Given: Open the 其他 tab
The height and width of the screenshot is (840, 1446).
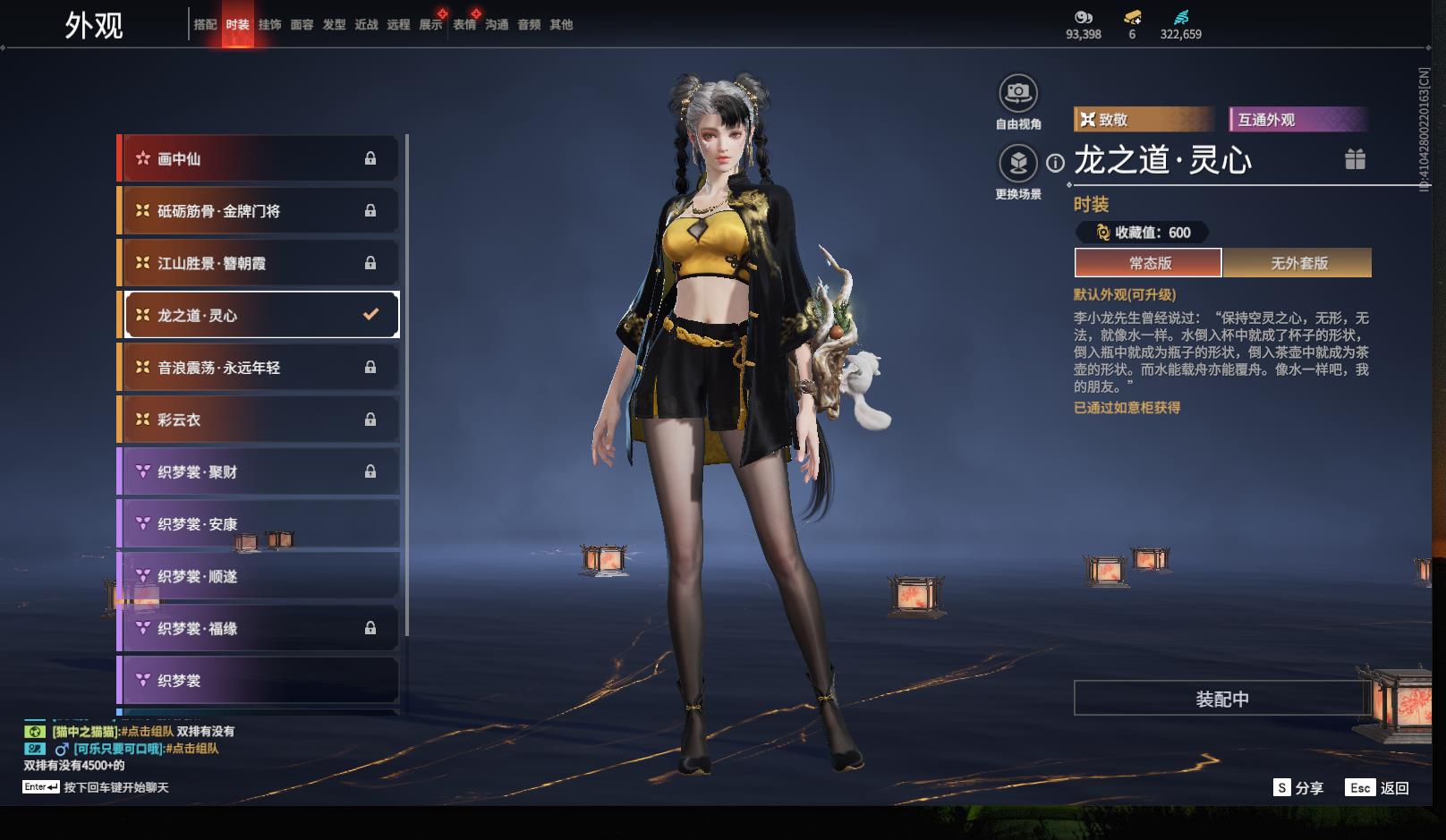Looking at the screenshot, I should point(561,25).
